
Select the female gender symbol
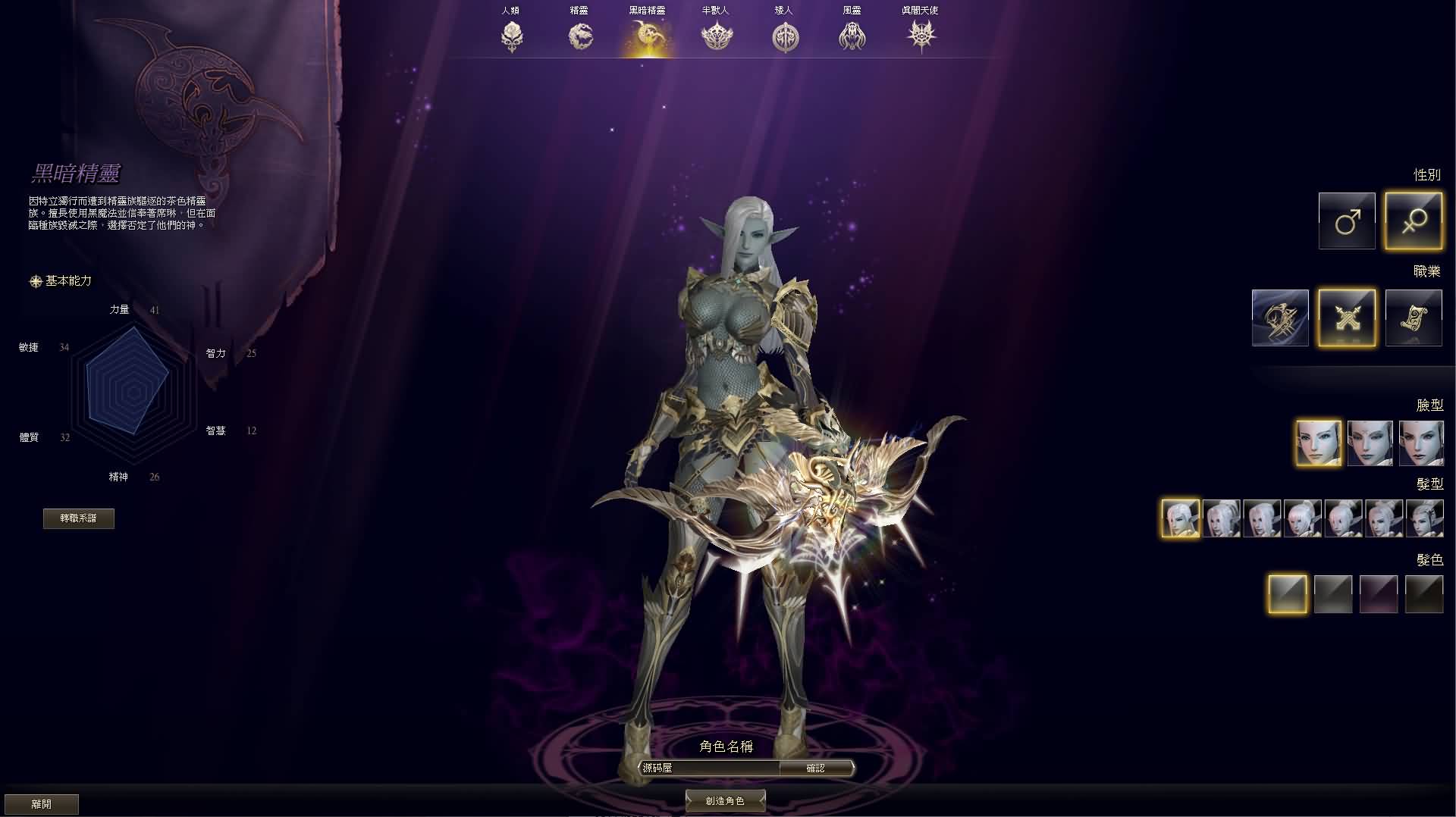click(x=1414, y=221)
